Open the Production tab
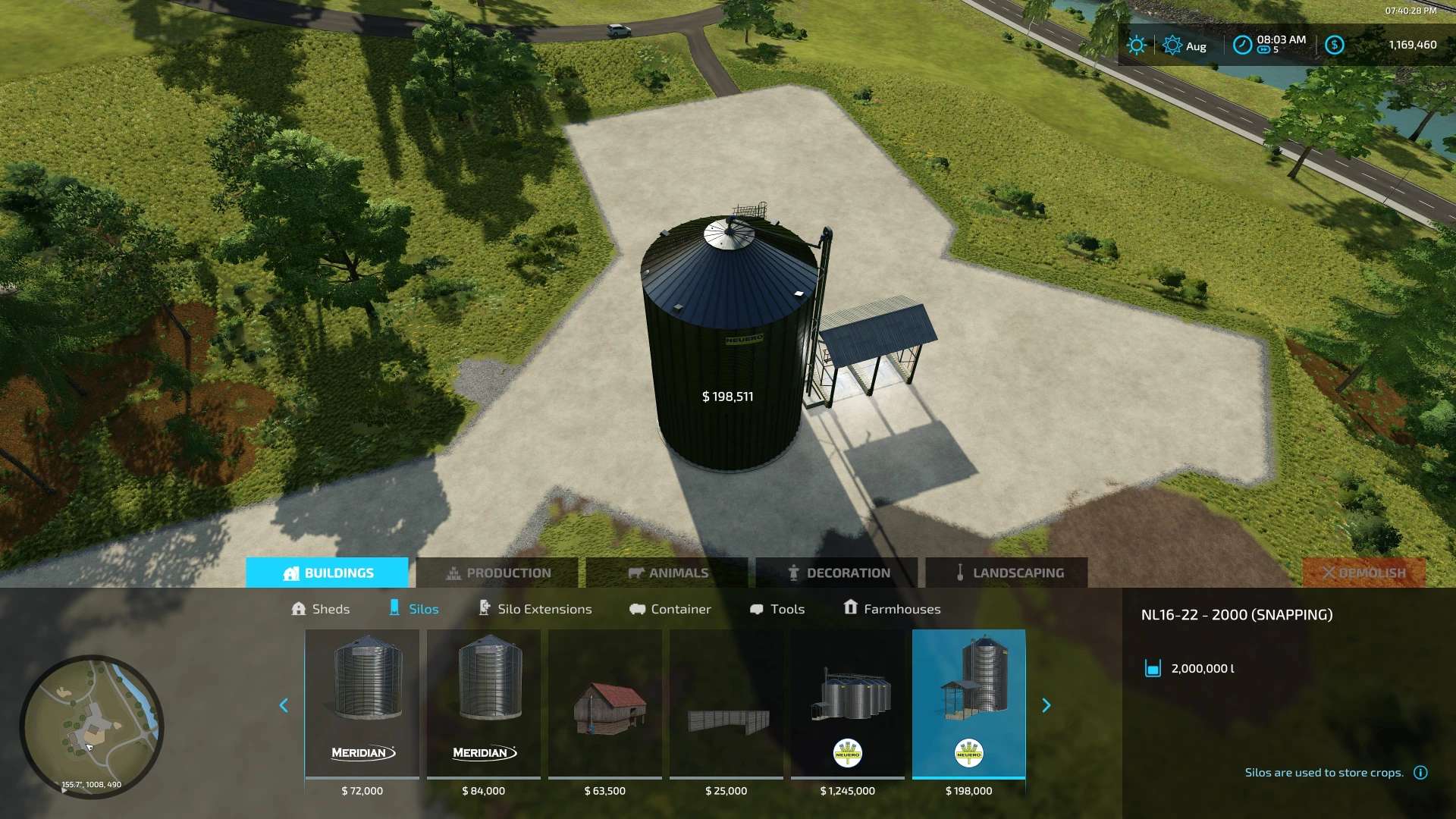 pos(497,573)
